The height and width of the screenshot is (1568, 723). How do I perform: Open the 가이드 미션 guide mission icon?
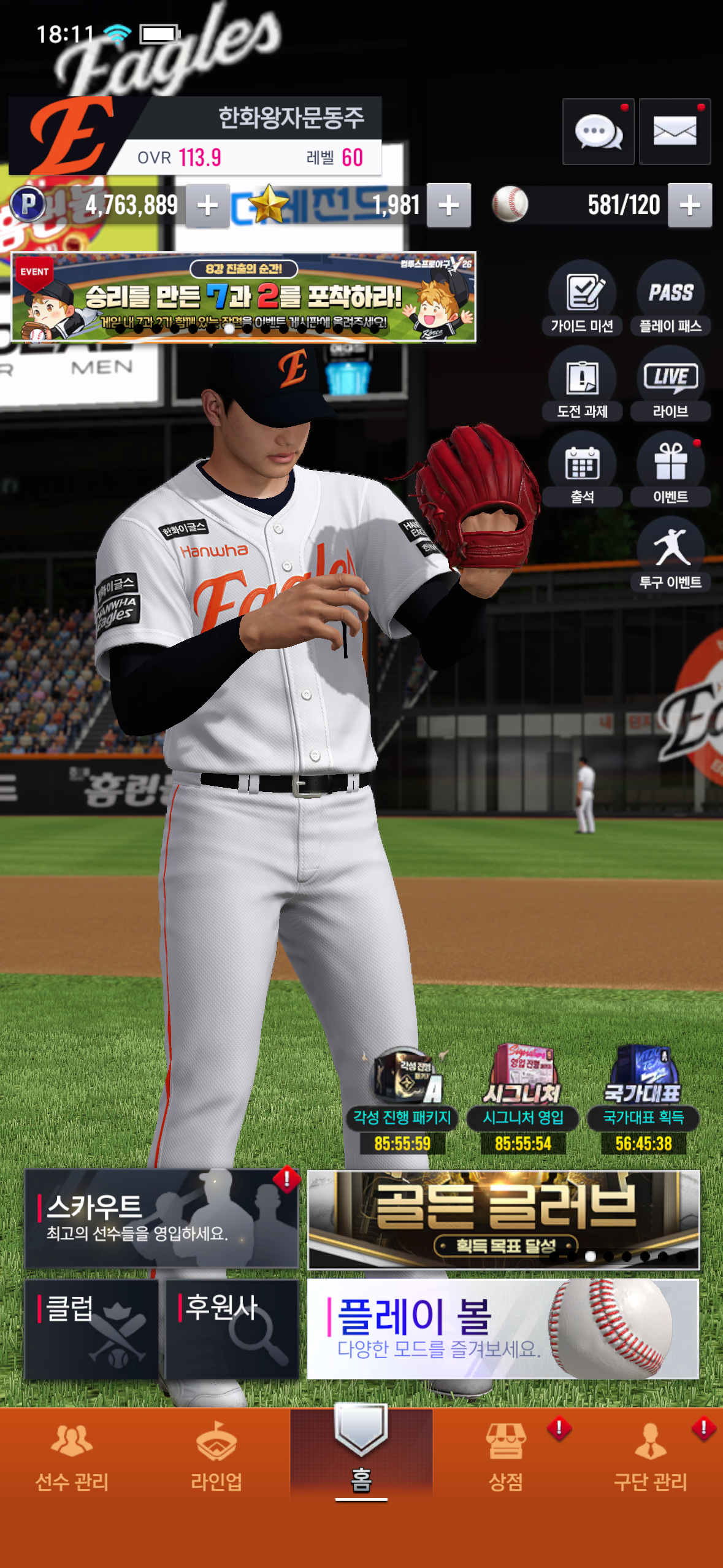(582, 299)
